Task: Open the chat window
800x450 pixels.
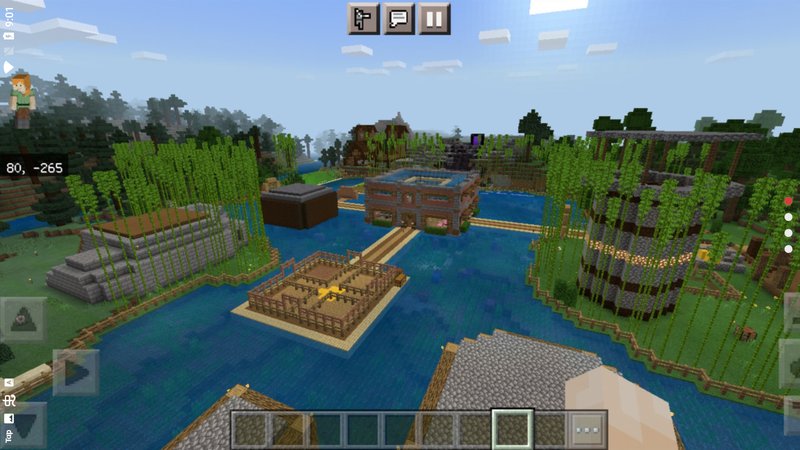Action: (399, 18)
